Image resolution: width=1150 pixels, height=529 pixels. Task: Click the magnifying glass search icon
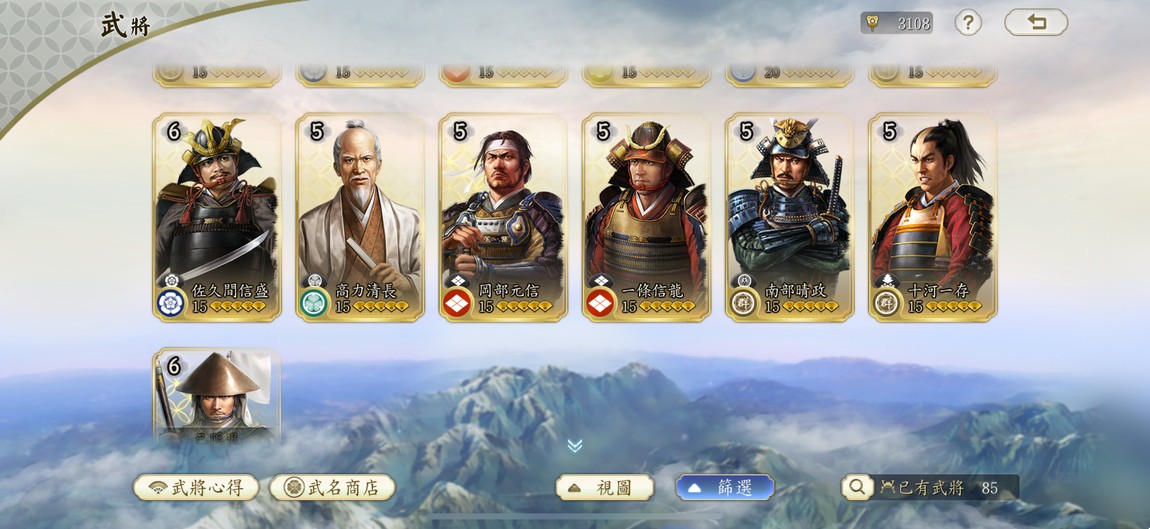click(857, 487)
